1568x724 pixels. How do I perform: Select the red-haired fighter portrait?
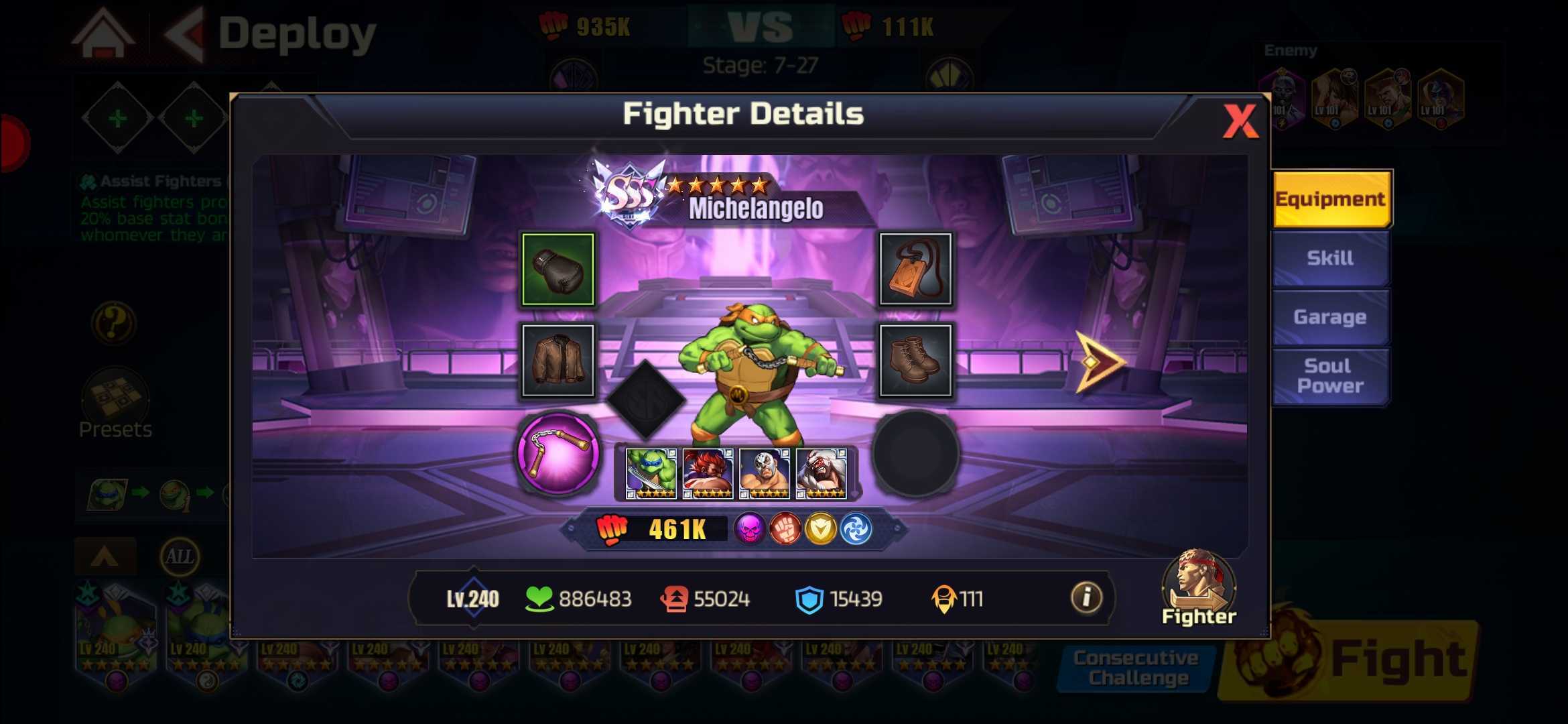pos(708,474)
